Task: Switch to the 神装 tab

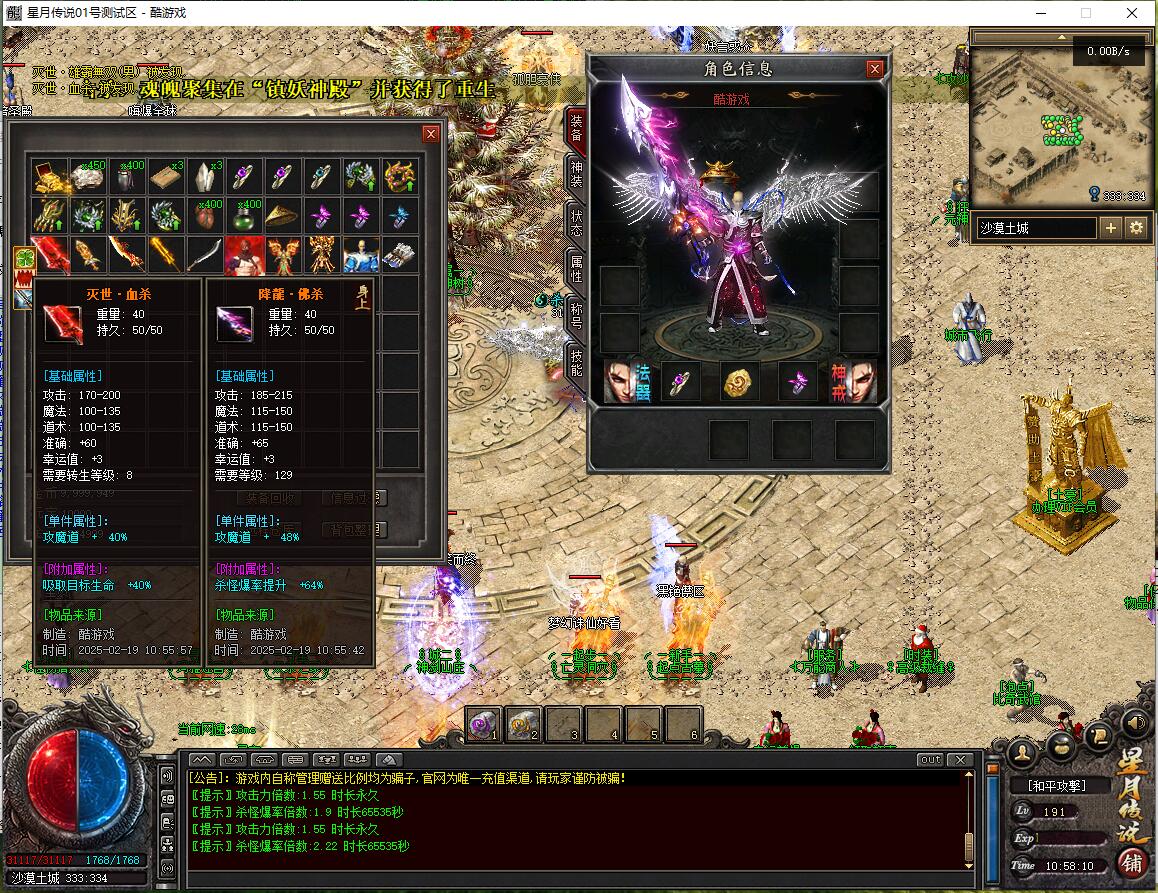Action: point(576,174)
